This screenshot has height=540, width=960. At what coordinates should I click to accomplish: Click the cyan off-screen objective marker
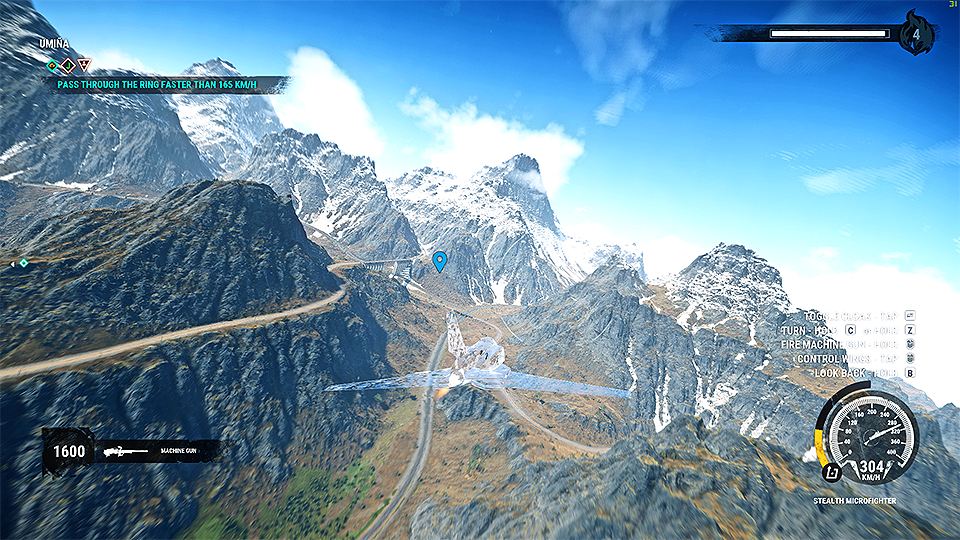coord(23,263)
